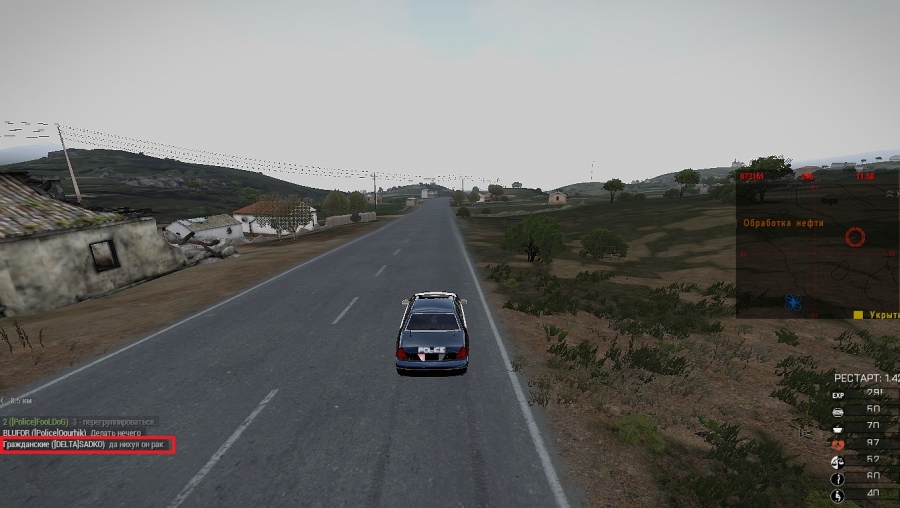Click the [DELTA]SADKO civilian chat message
The image size is (900, 508).
point(86,444)
